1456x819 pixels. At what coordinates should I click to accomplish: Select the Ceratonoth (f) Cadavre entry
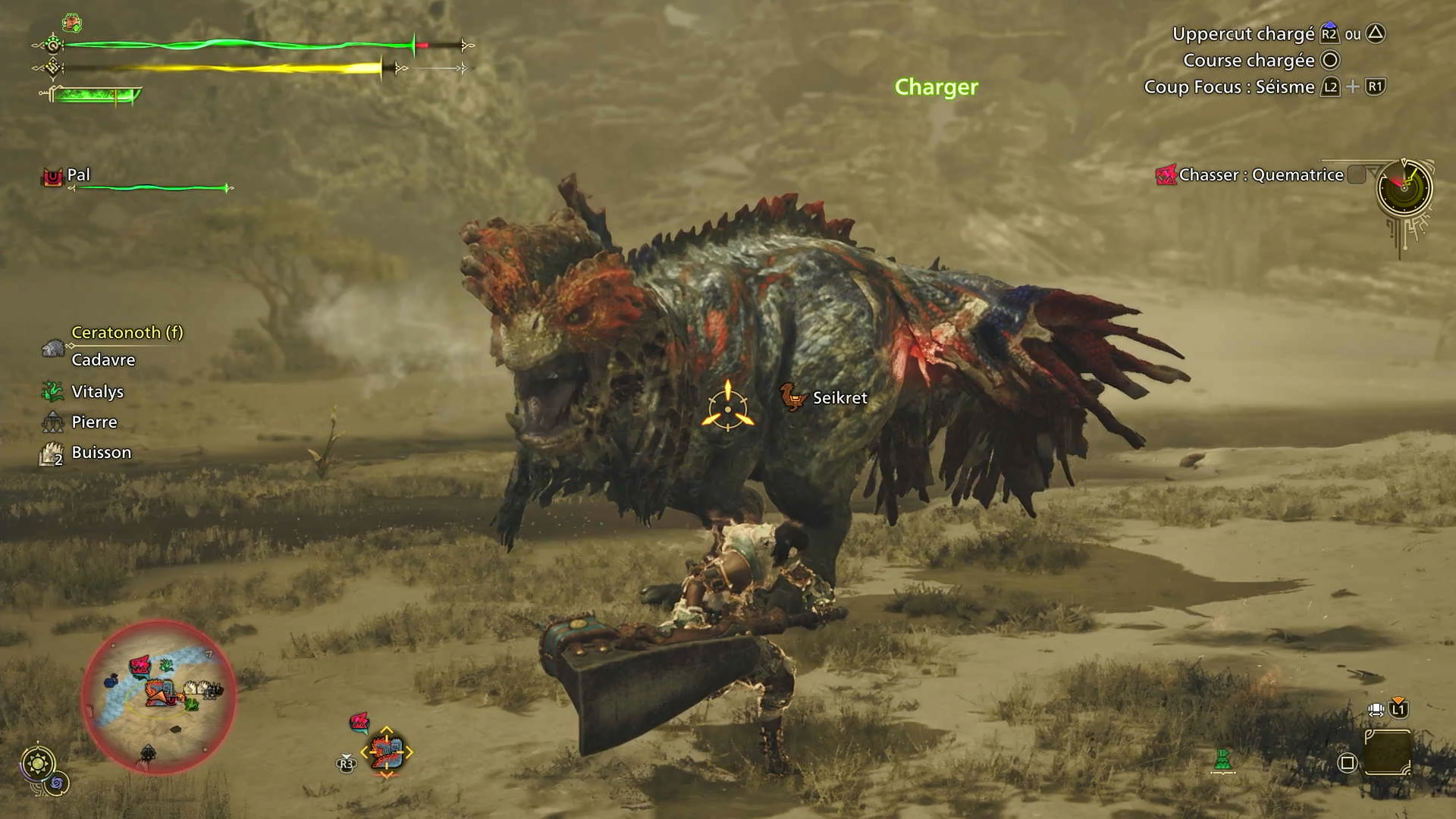(x=112, y=346)
